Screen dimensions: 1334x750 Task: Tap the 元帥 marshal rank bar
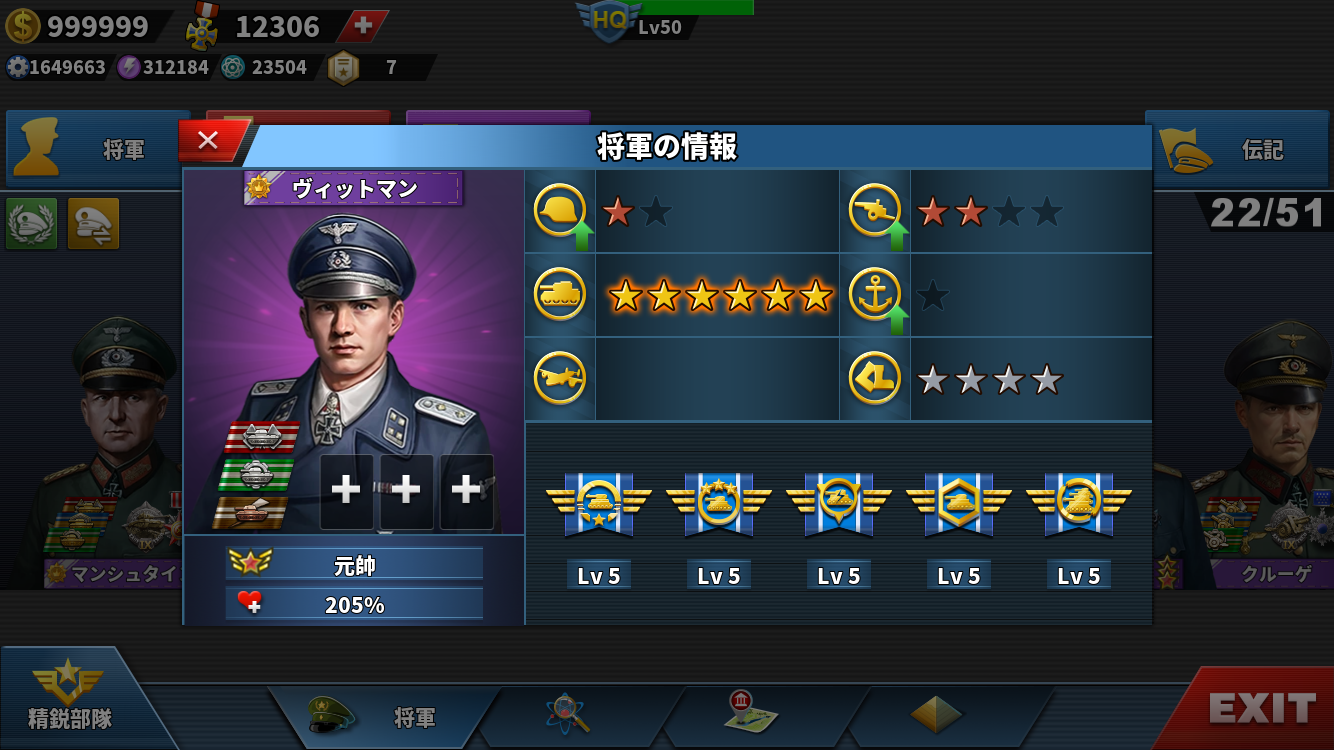coord(354,564)
